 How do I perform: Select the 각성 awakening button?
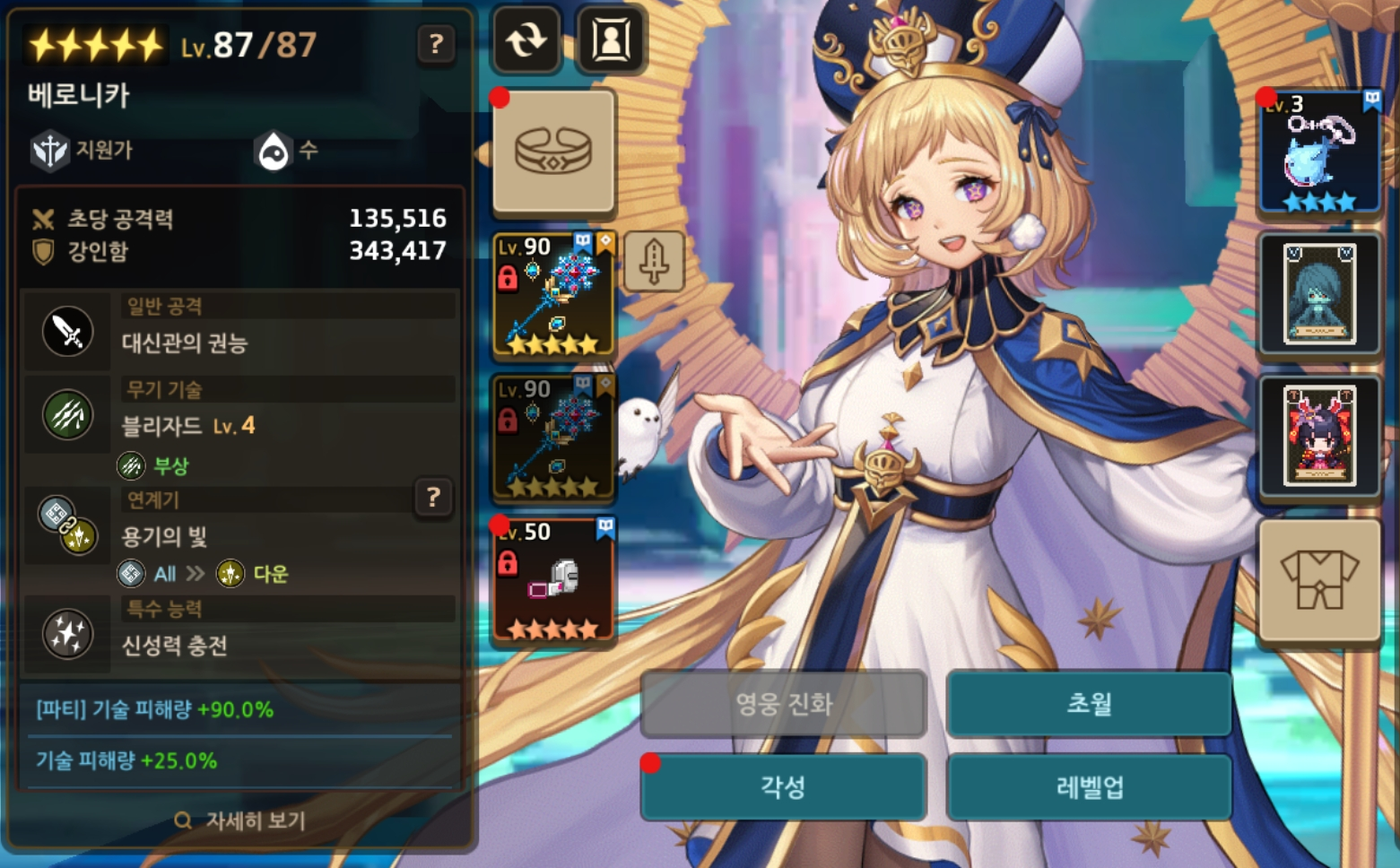[x=783, y=787]
